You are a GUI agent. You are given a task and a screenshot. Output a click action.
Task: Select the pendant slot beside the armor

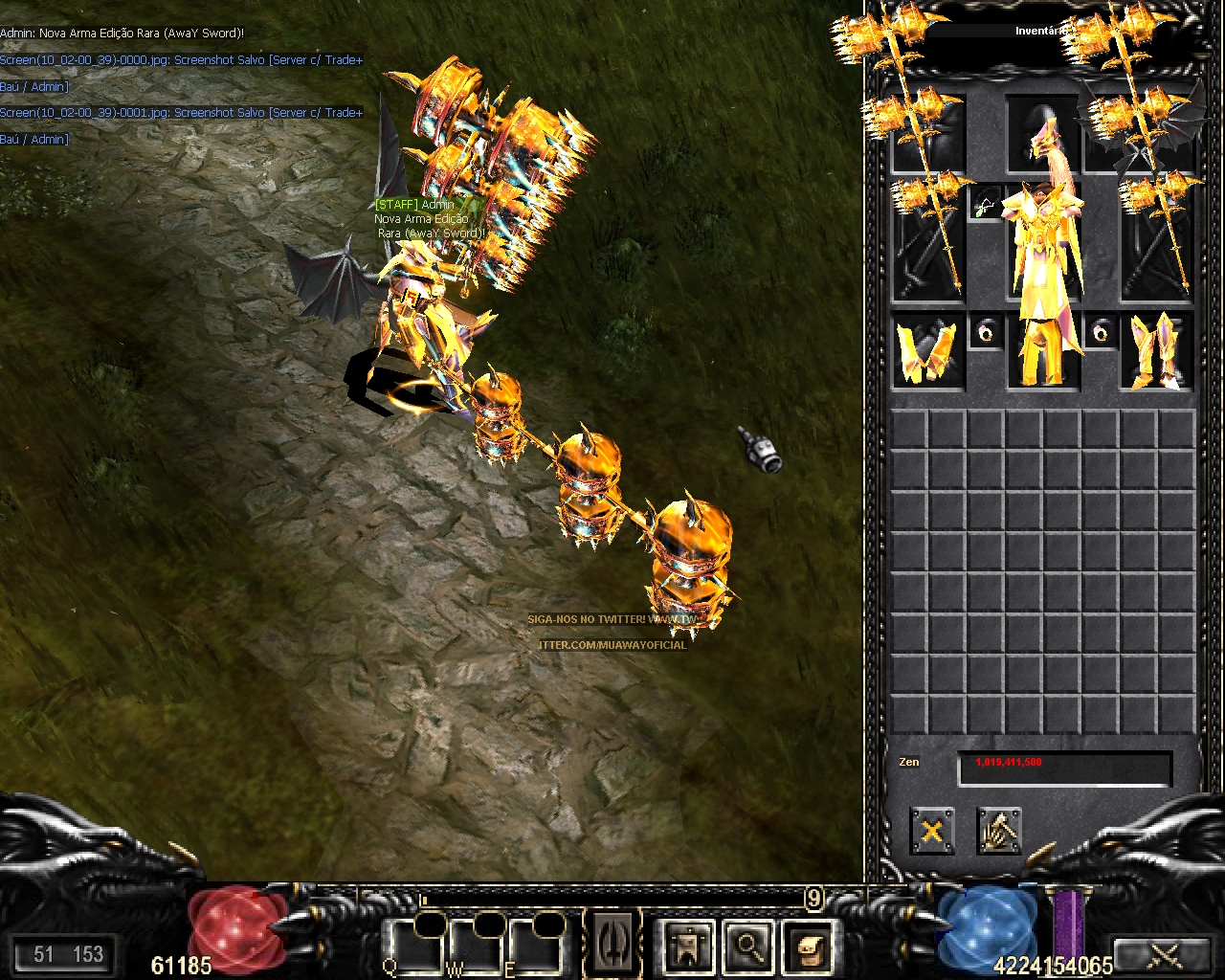[985, 204]
